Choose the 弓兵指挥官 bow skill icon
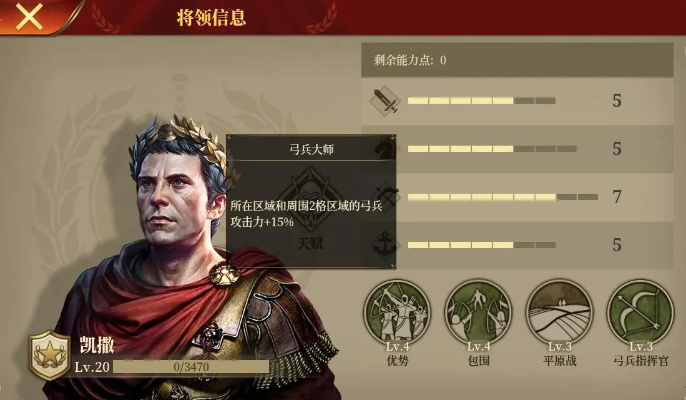This screenshot has height=400, width=686. pos(640,311)
